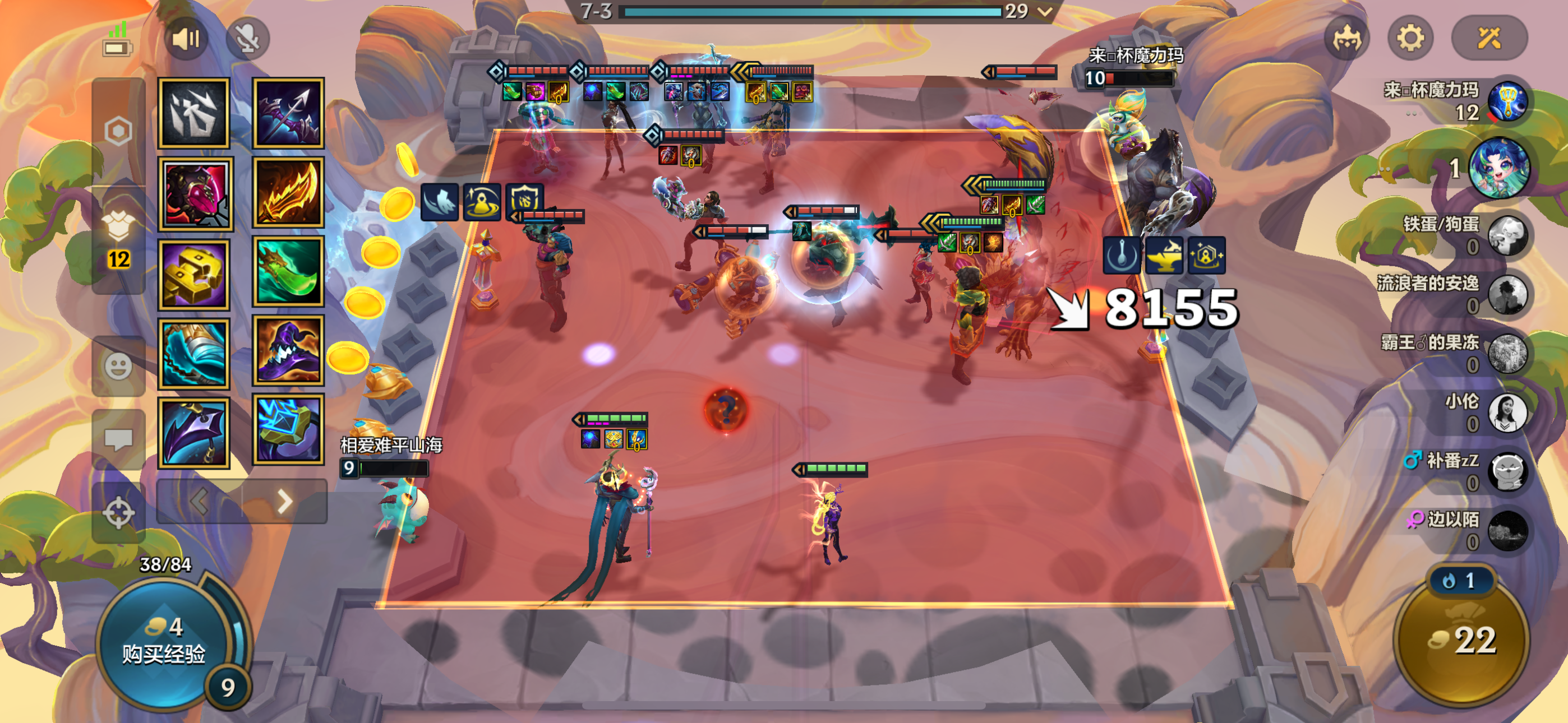
Task: Select the green dragon claw item
Action: (x=288, y=271)
